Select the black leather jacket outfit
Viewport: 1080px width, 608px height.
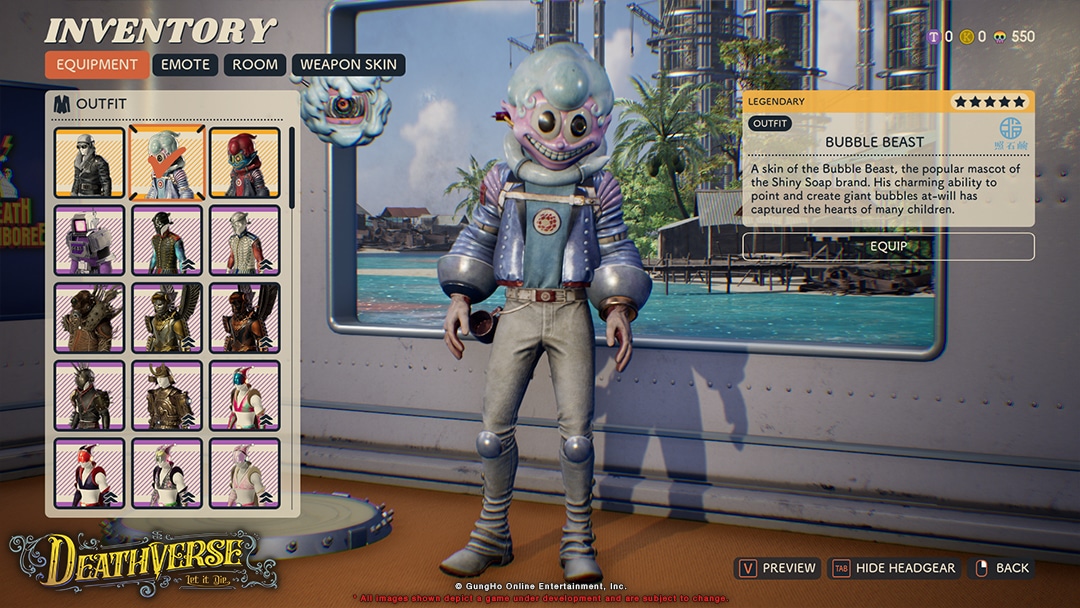click(x=89, y=163)
